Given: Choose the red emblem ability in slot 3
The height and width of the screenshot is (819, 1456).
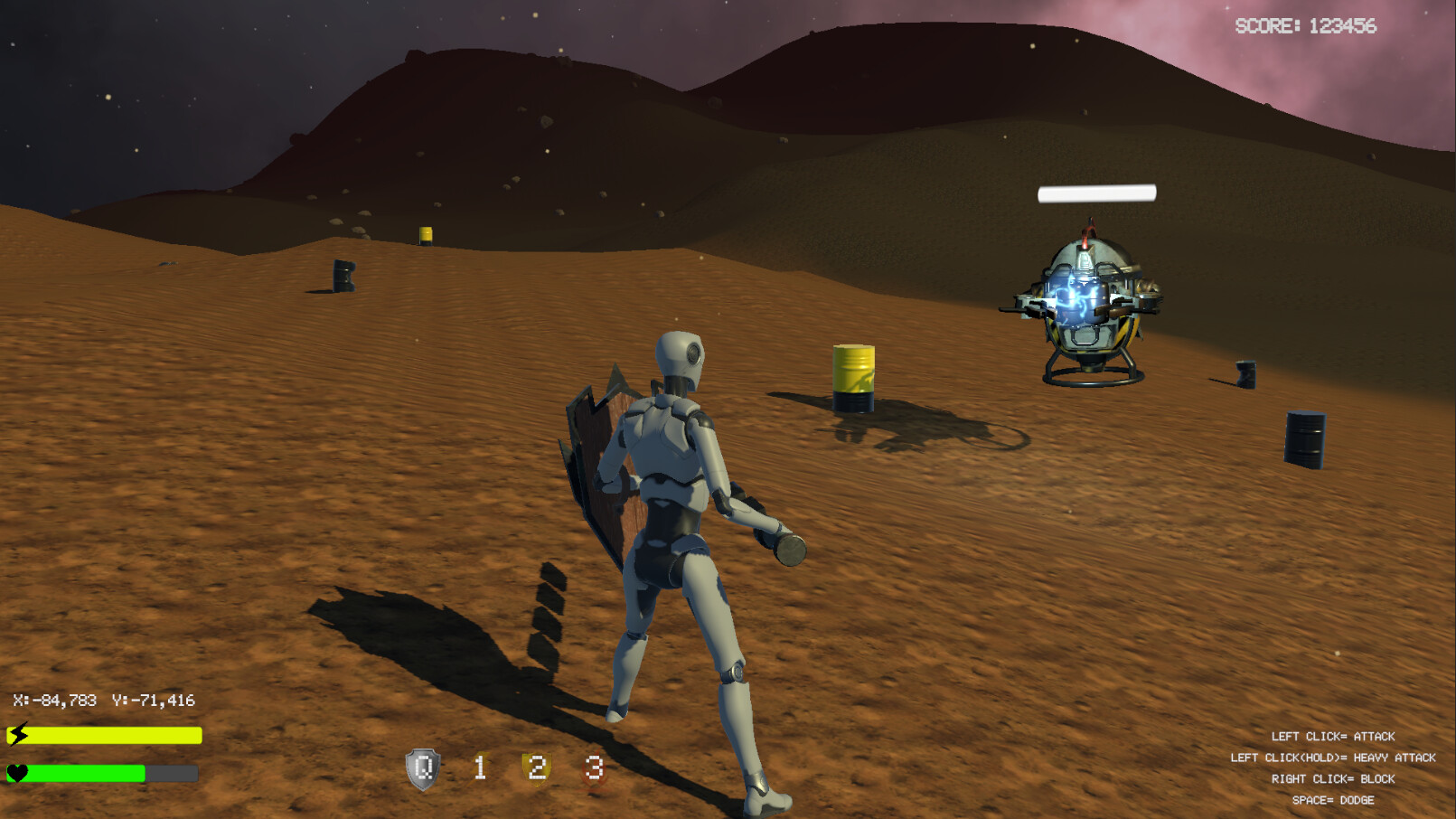Looking at the screenshot, I should click(x=594, y=769).
